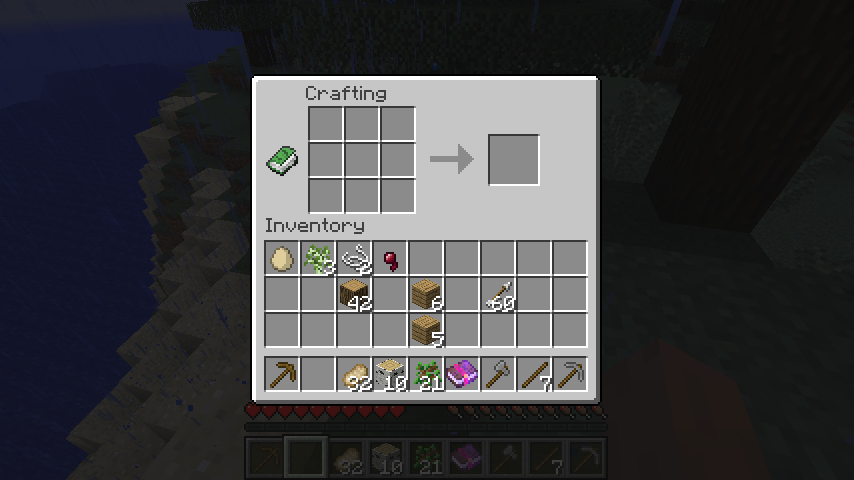
Task: Grab the red spider eye item
Action: tap(391, 259)
